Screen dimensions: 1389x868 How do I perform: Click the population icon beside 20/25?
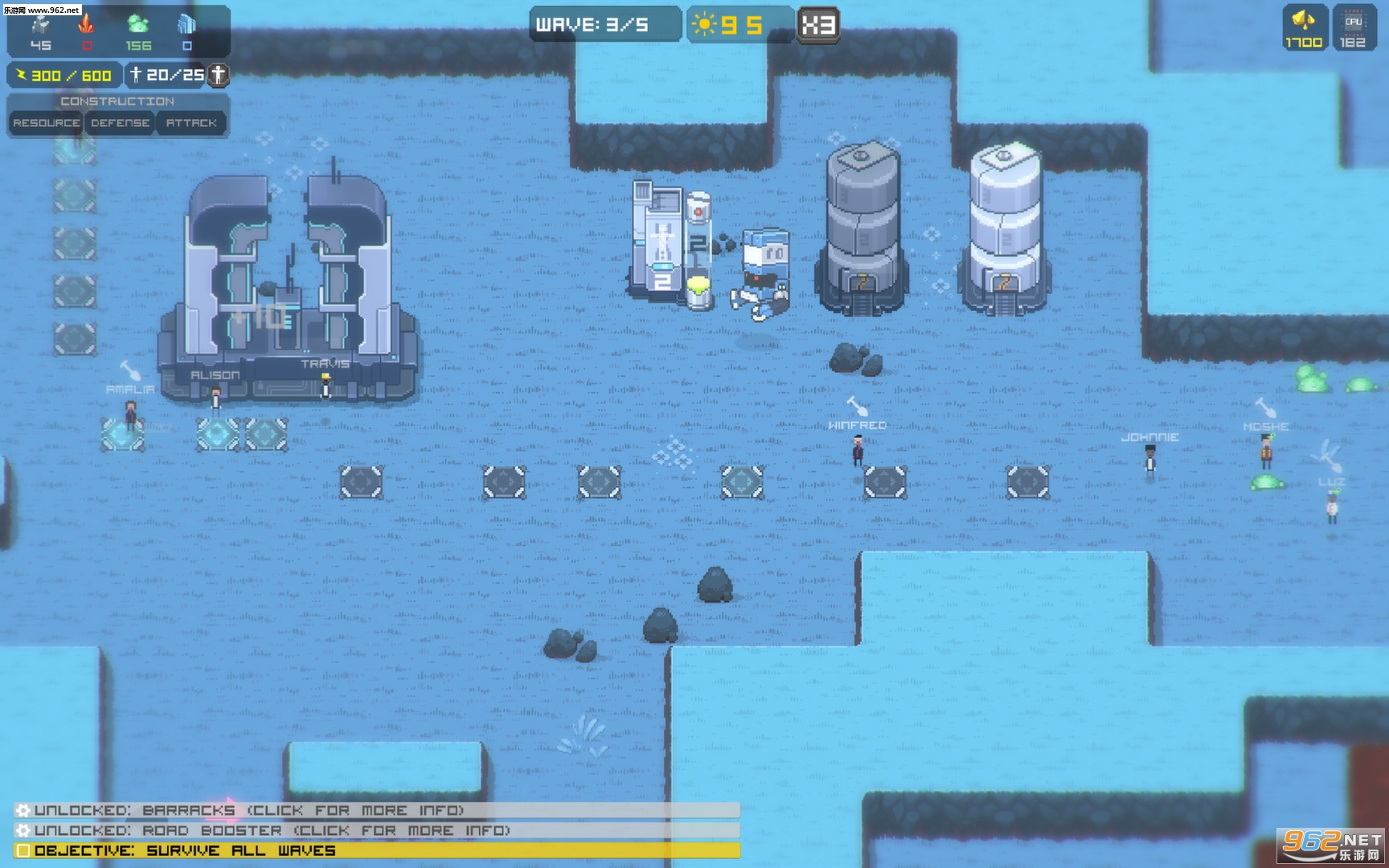click(x=218, y=75)
